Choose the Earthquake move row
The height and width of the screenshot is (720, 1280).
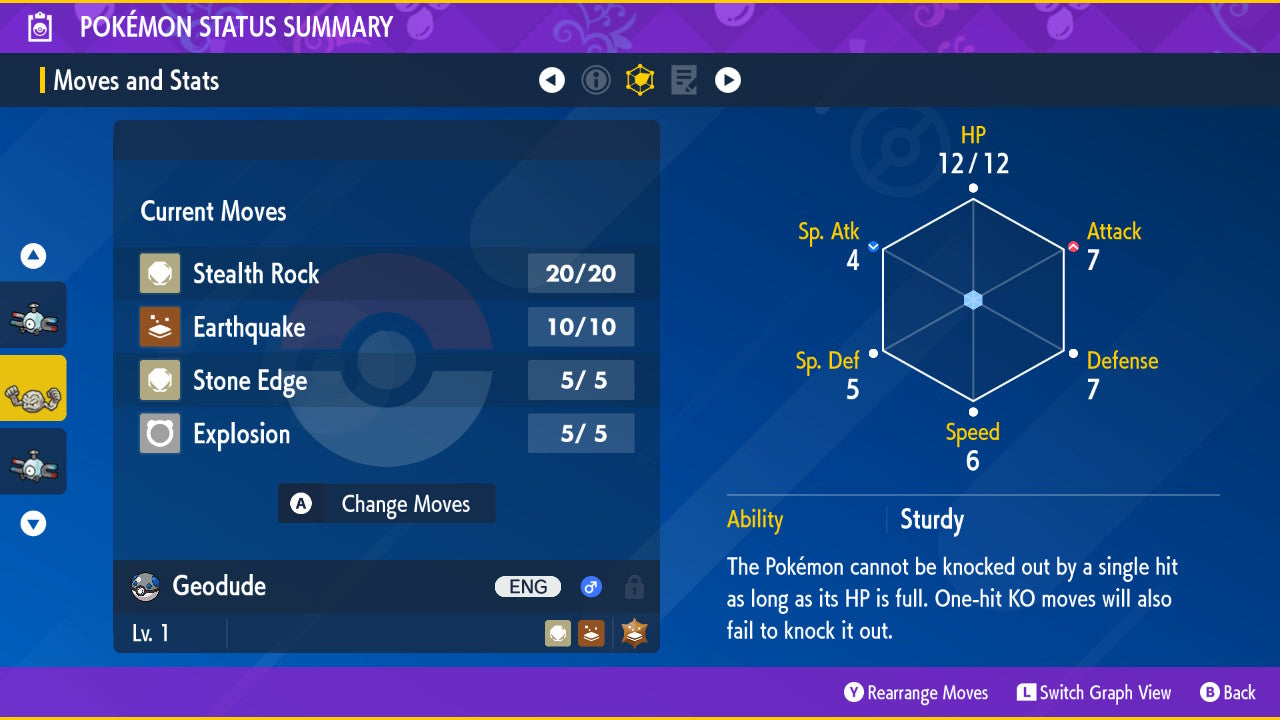tap(386, 327)
